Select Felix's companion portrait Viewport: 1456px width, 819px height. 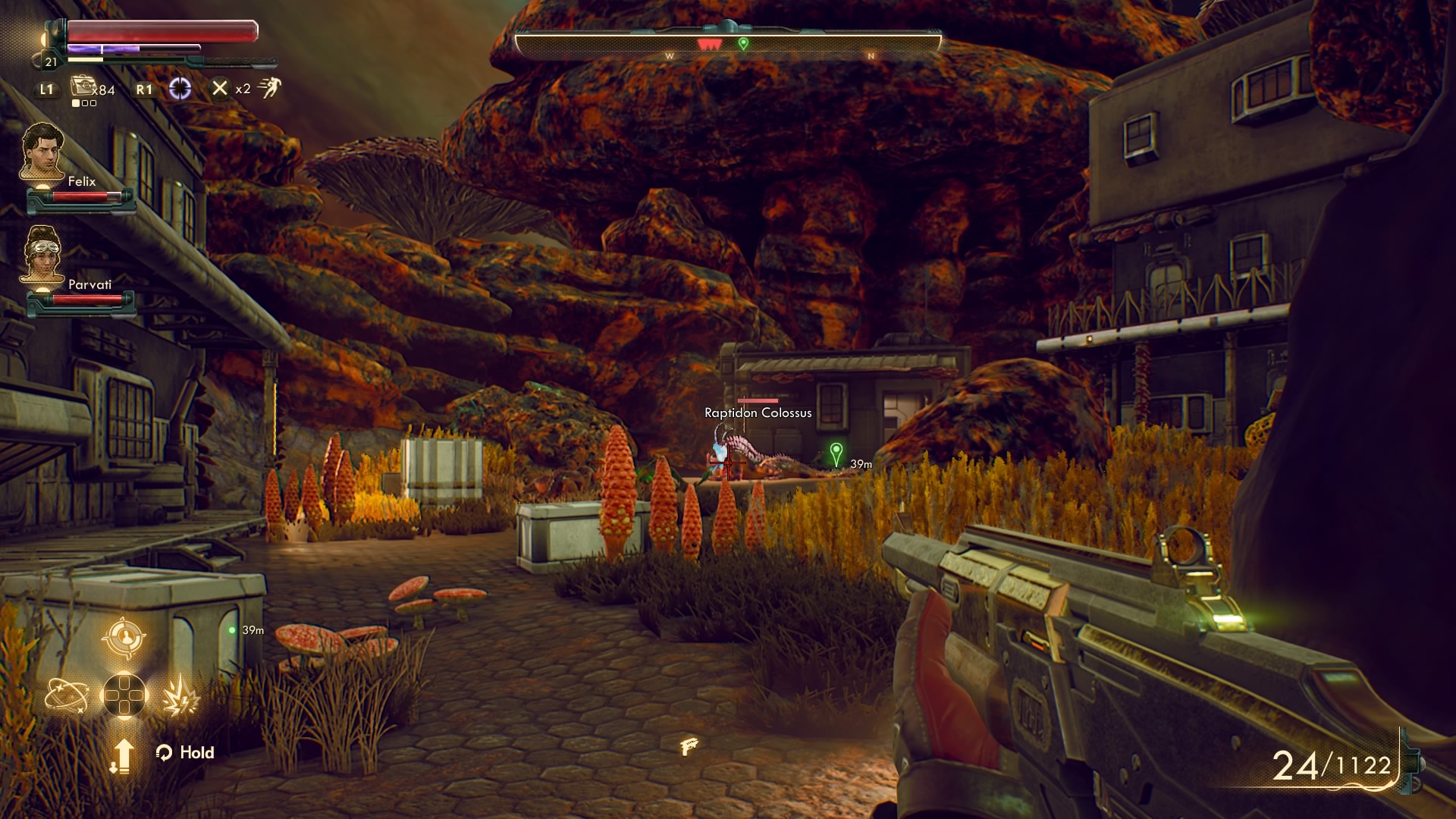[42, 152]
